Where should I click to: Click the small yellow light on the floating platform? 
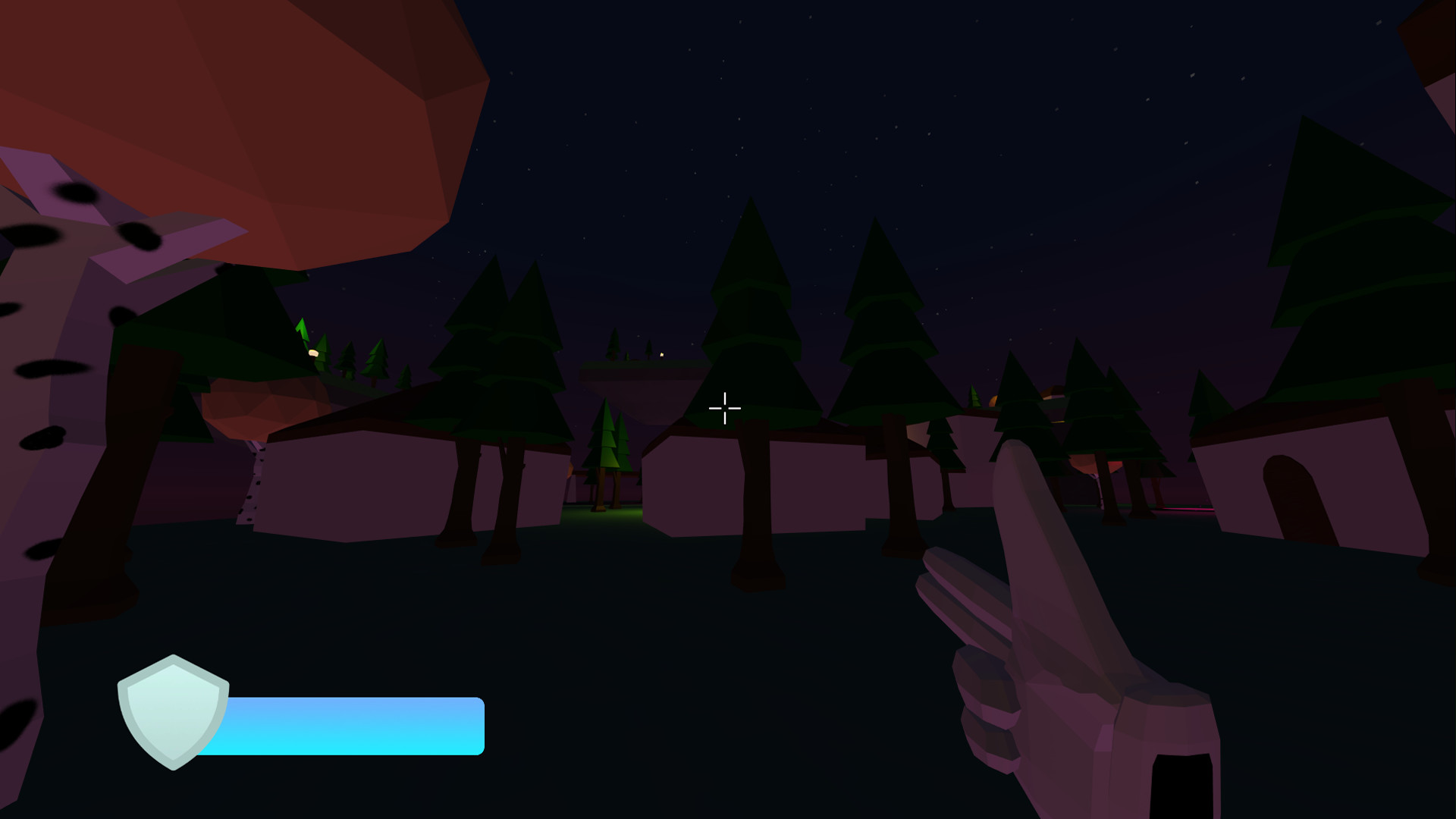(663, 353)
